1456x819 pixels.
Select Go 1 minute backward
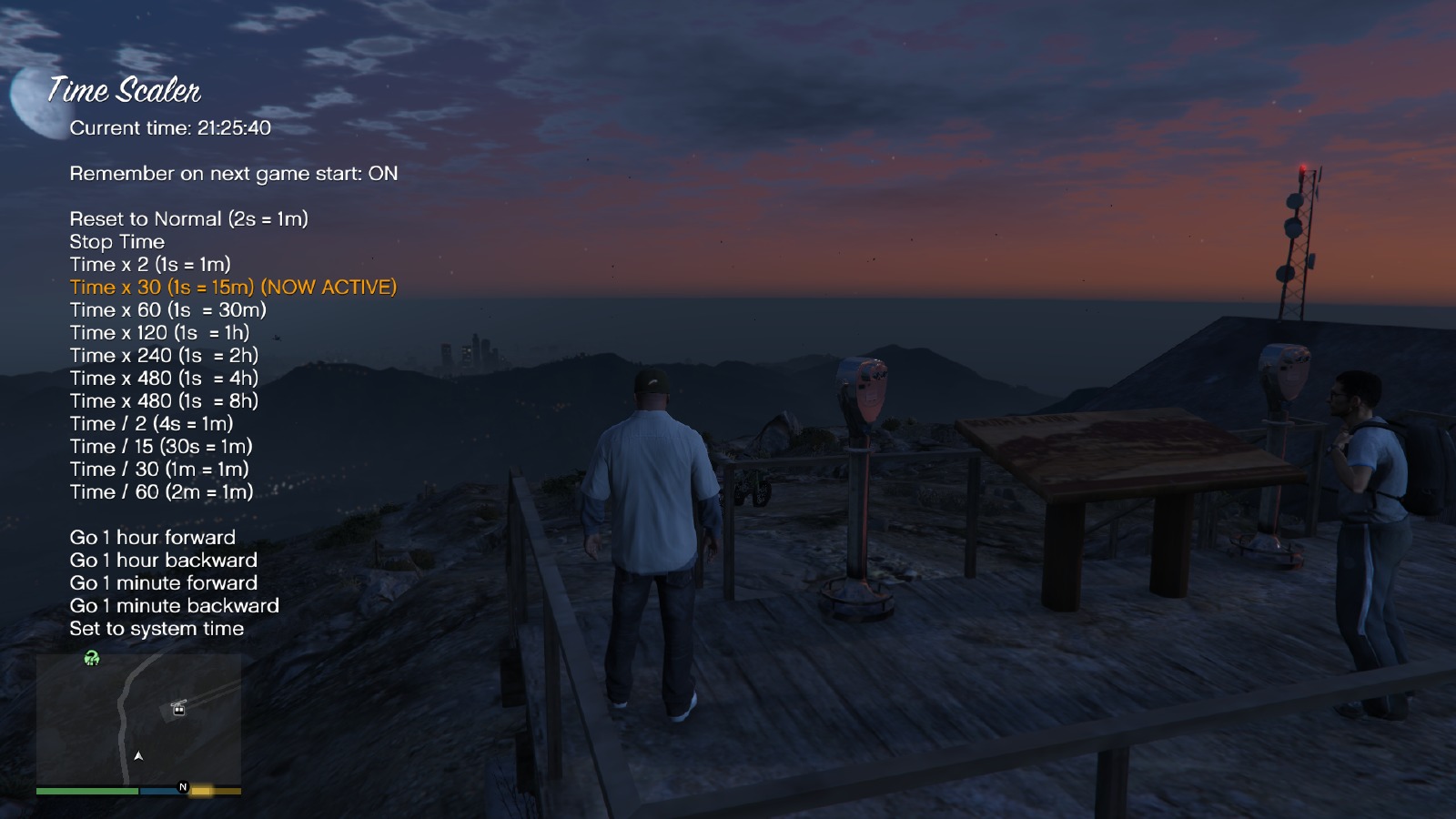tap(174, 606)
